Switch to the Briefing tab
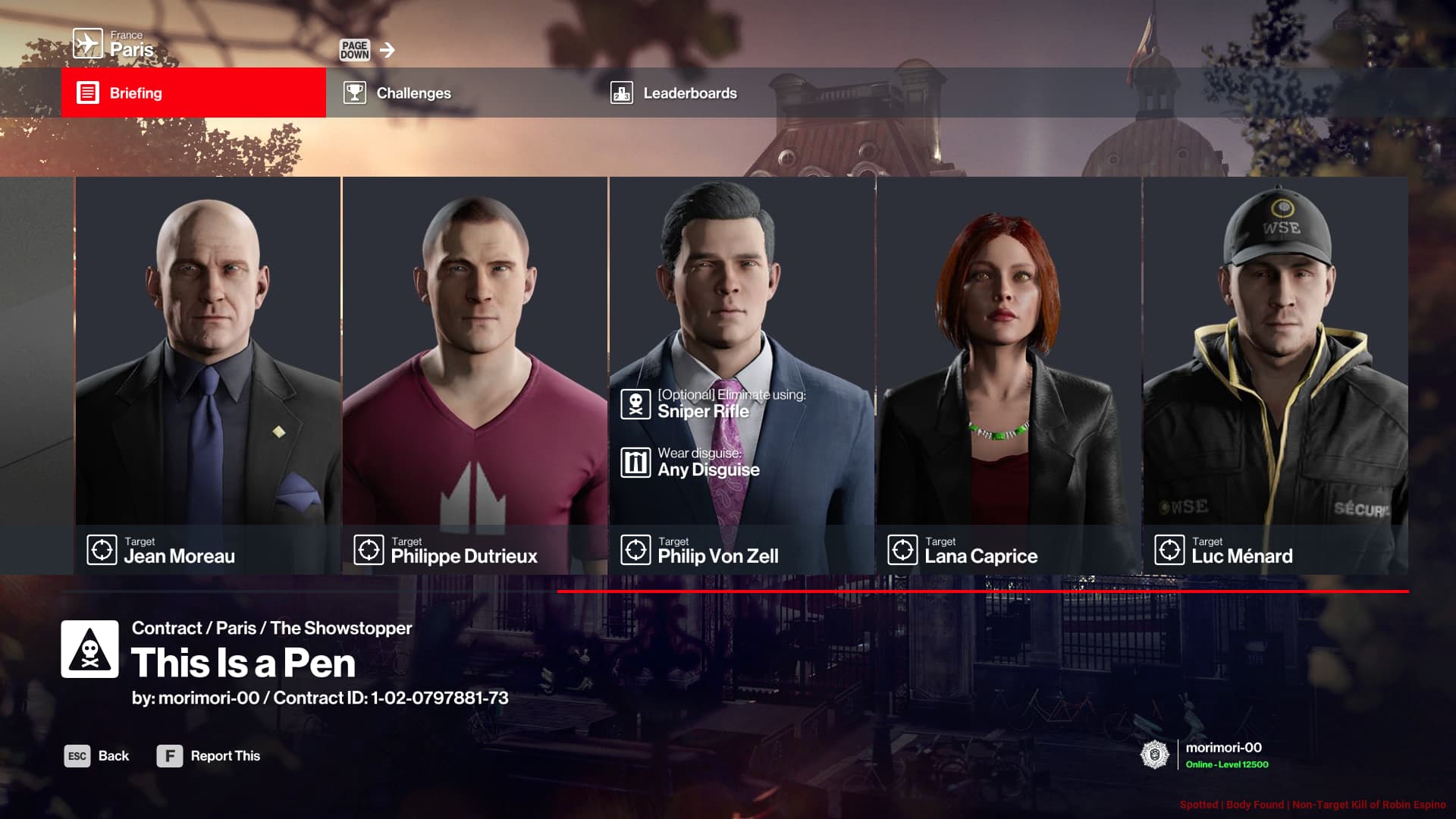1456x819 pixels. (193, 93)
